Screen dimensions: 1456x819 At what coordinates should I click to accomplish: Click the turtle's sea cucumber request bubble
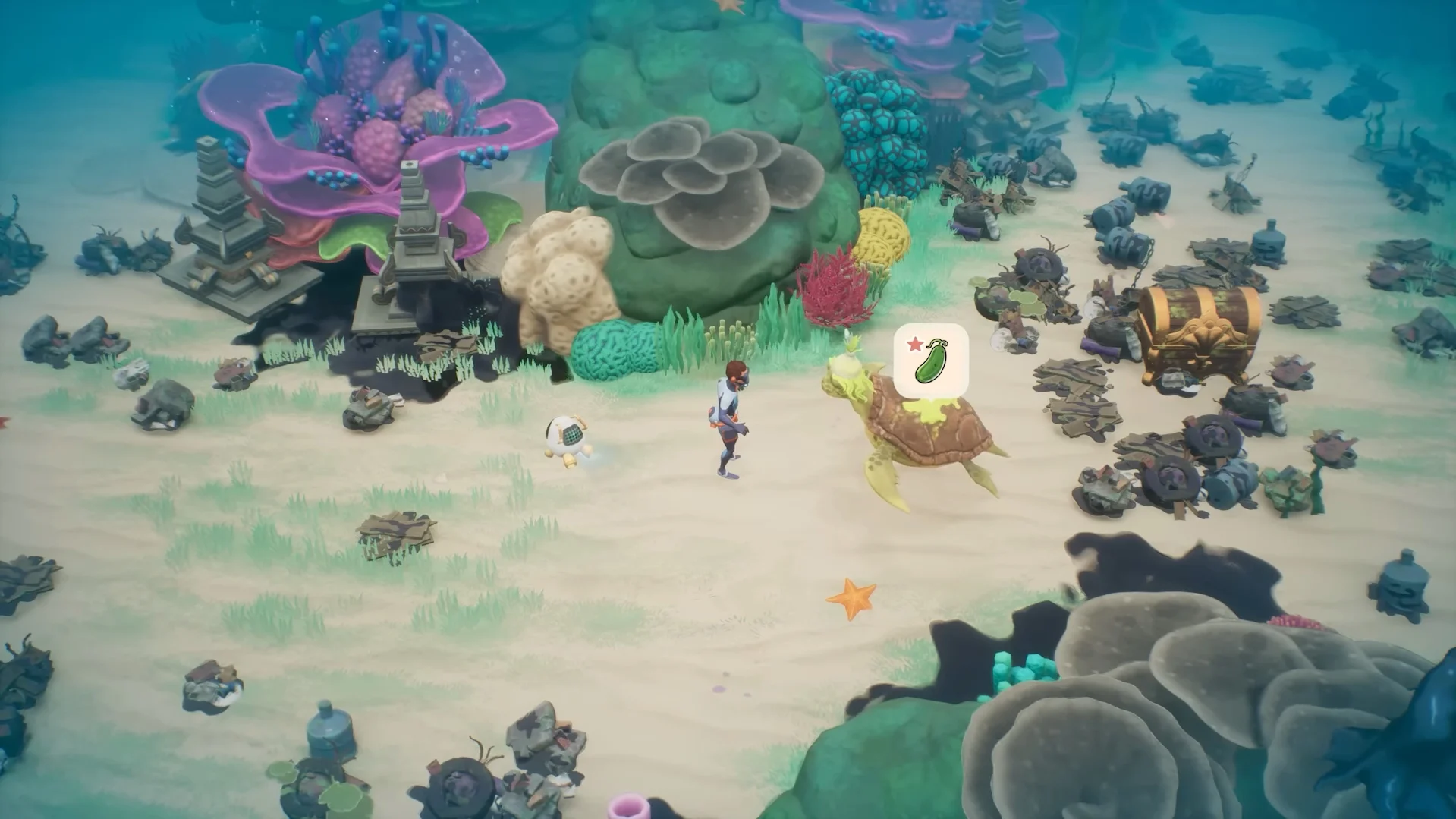coord(931,361)
